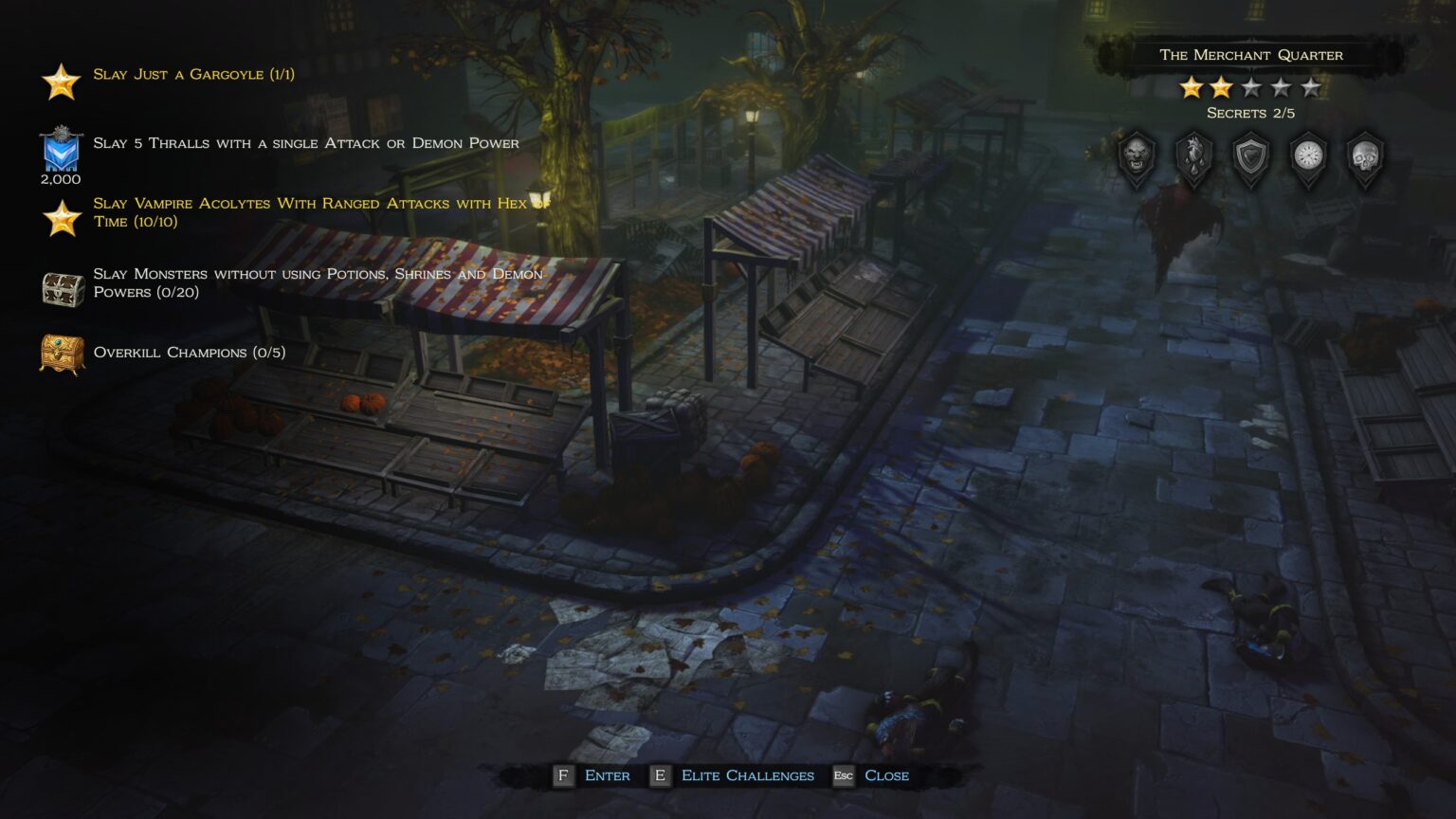Screen dimensions: 1456x819
Task: Click the Enter label to enter the map
Action: coord(607,775)
